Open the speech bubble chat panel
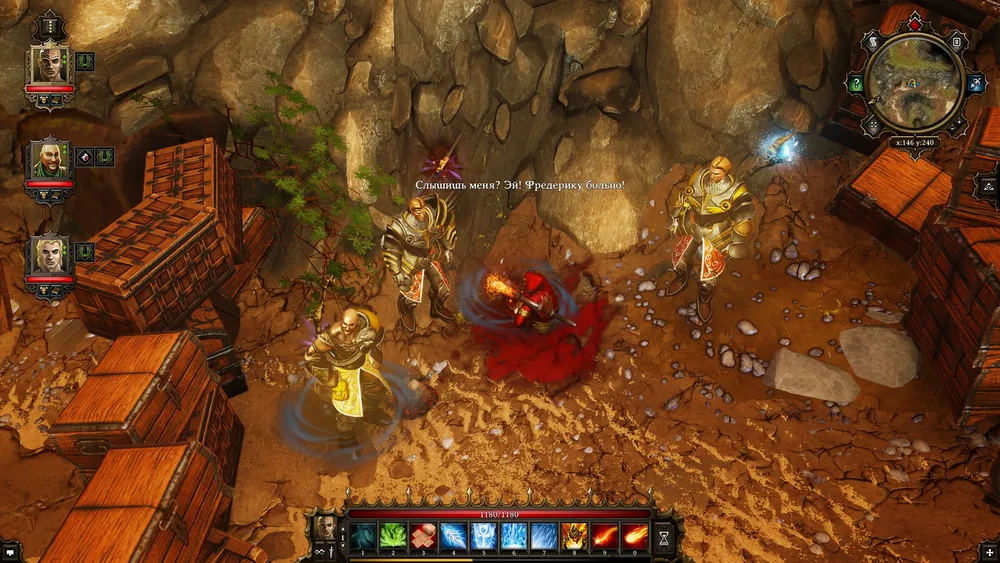Image resolution: width=1000 pixels, height=563 pixels. coord(10,551)
